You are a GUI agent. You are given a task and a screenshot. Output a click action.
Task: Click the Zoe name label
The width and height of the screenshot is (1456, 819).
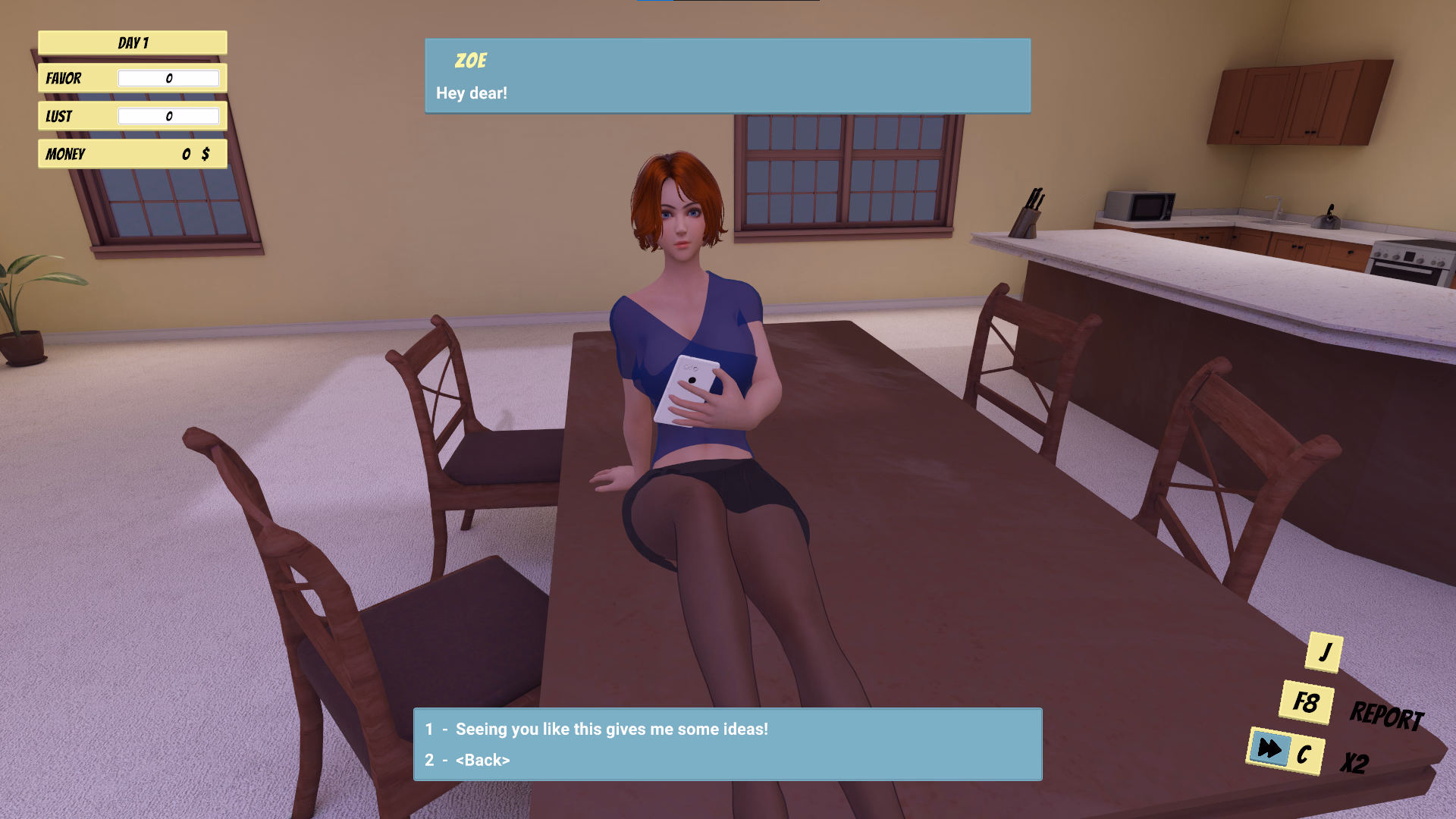pos(471,61)
